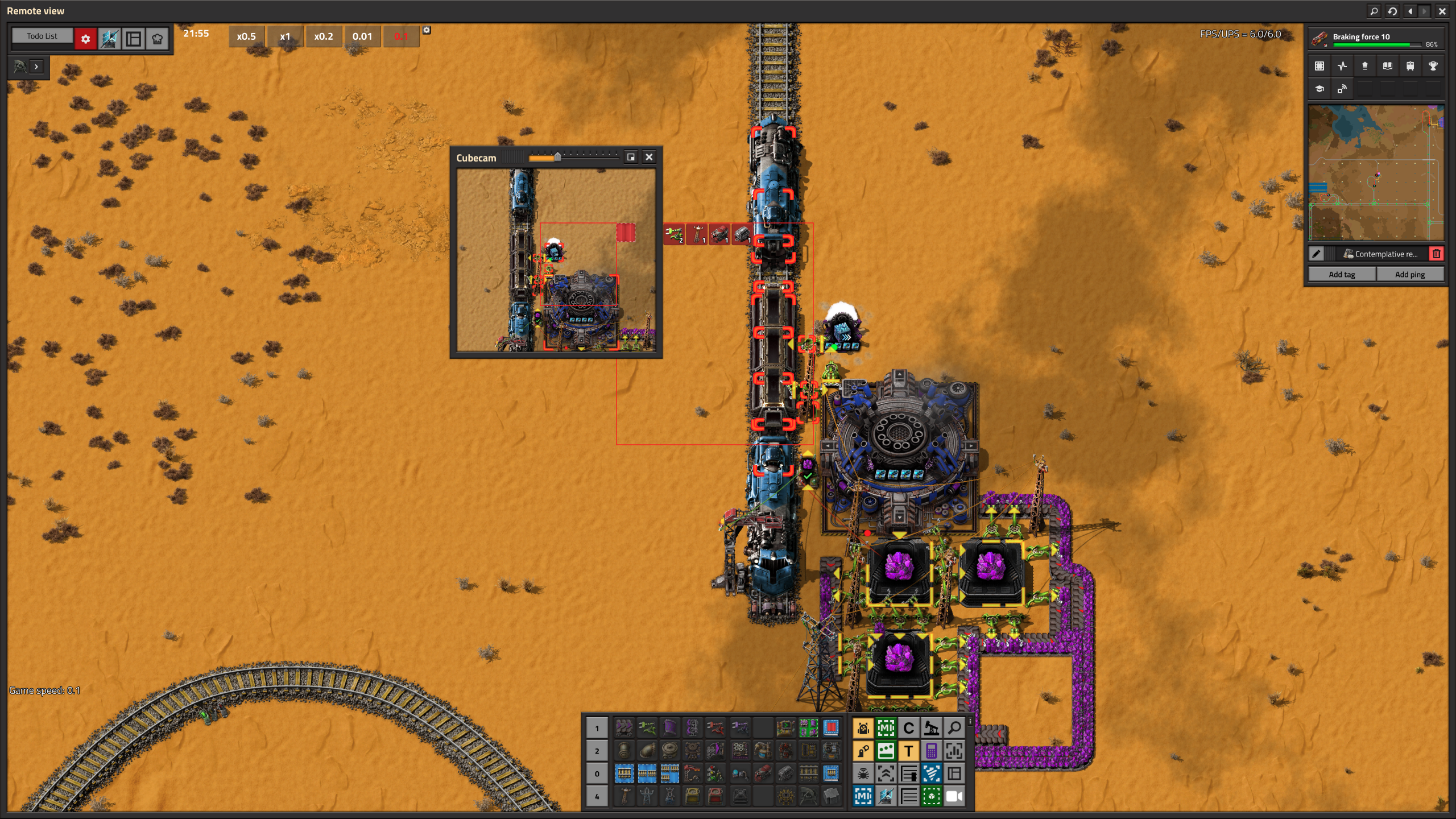Open the train overview icon
Viewport: 1456px width, 819px height.
point(1410,65)
